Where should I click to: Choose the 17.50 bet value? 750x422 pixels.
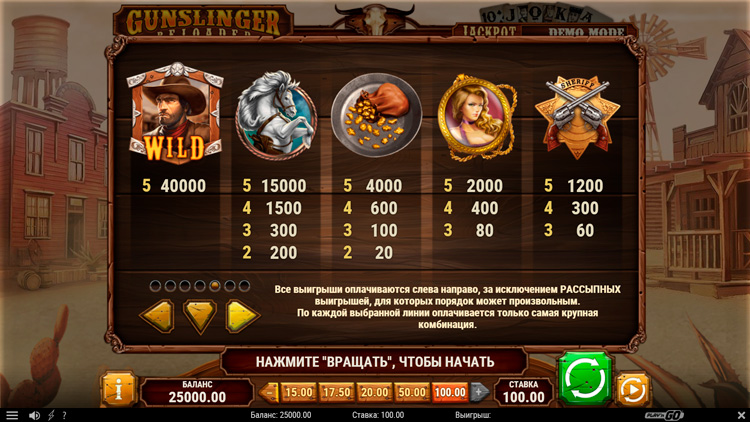[x=336, y=392]
